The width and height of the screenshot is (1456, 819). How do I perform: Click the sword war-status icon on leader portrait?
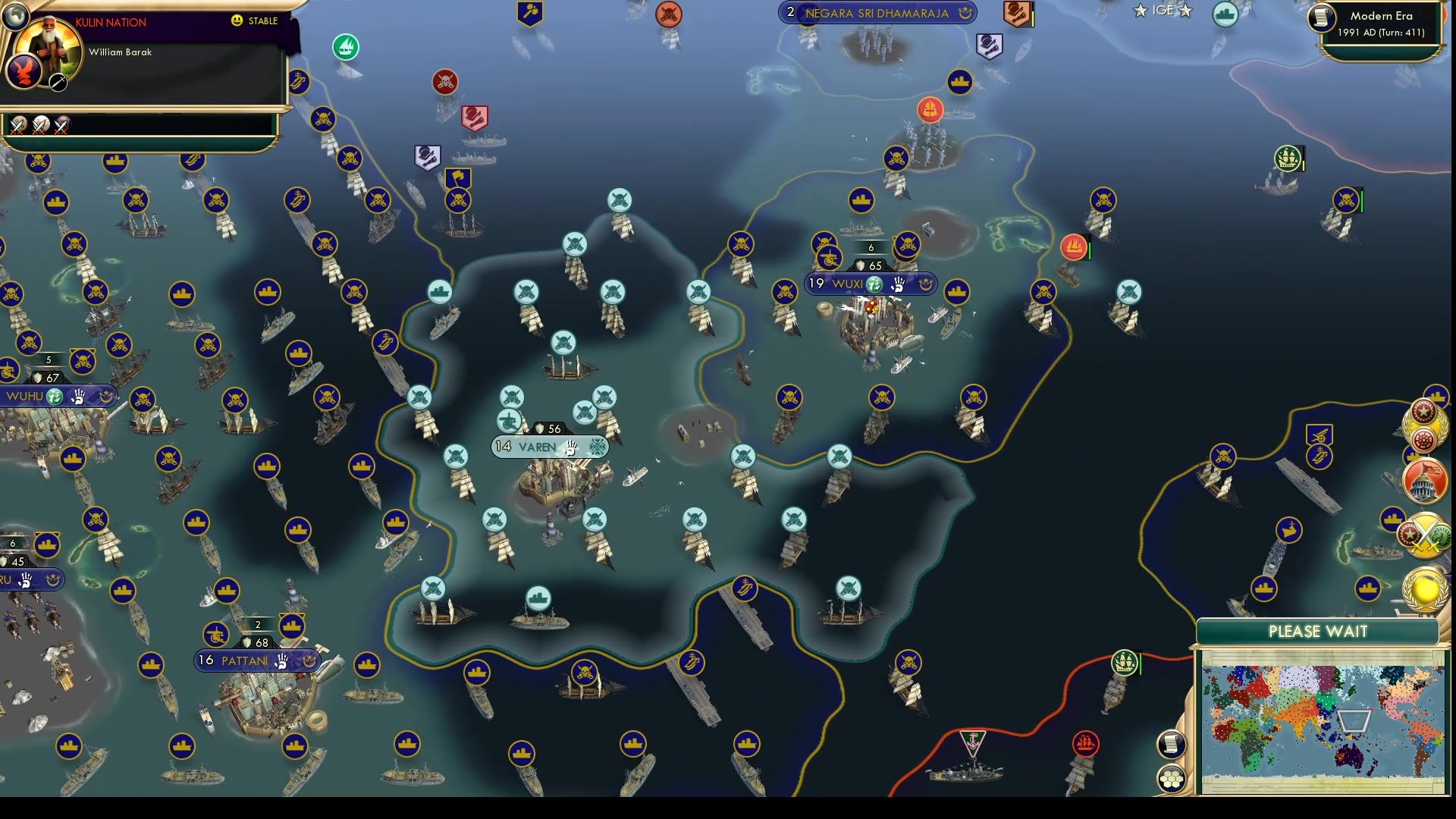tap(56, 80)
